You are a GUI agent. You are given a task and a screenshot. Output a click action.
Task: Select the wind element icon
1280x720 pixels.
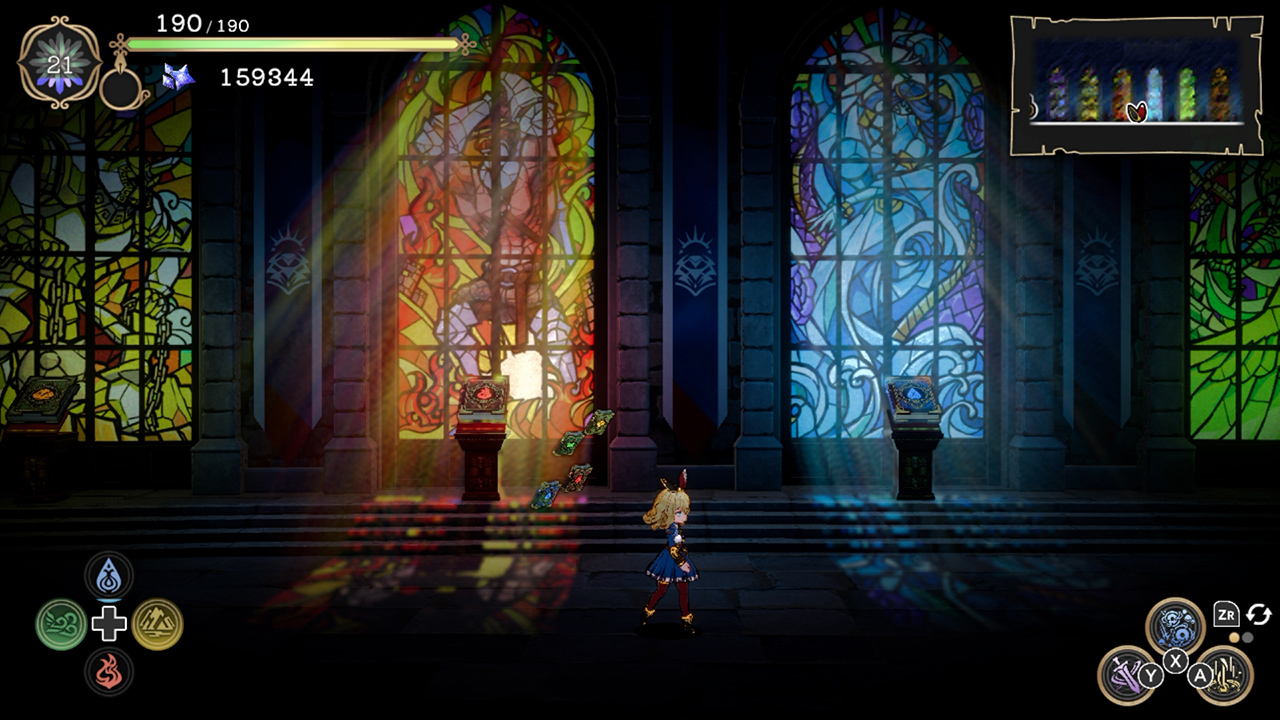[x=60, y=625]
